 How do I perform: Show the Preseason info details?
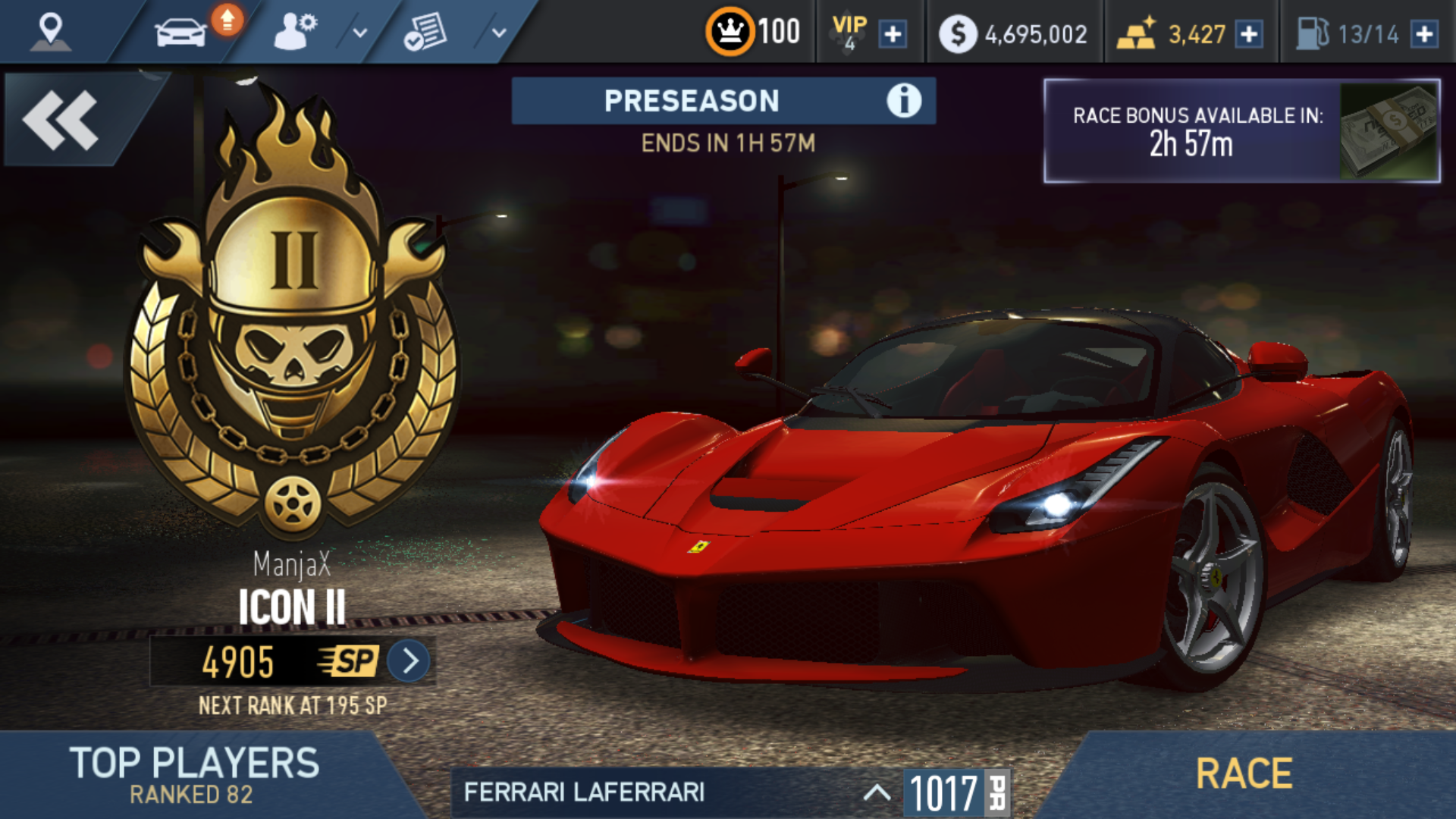(904, 101)
